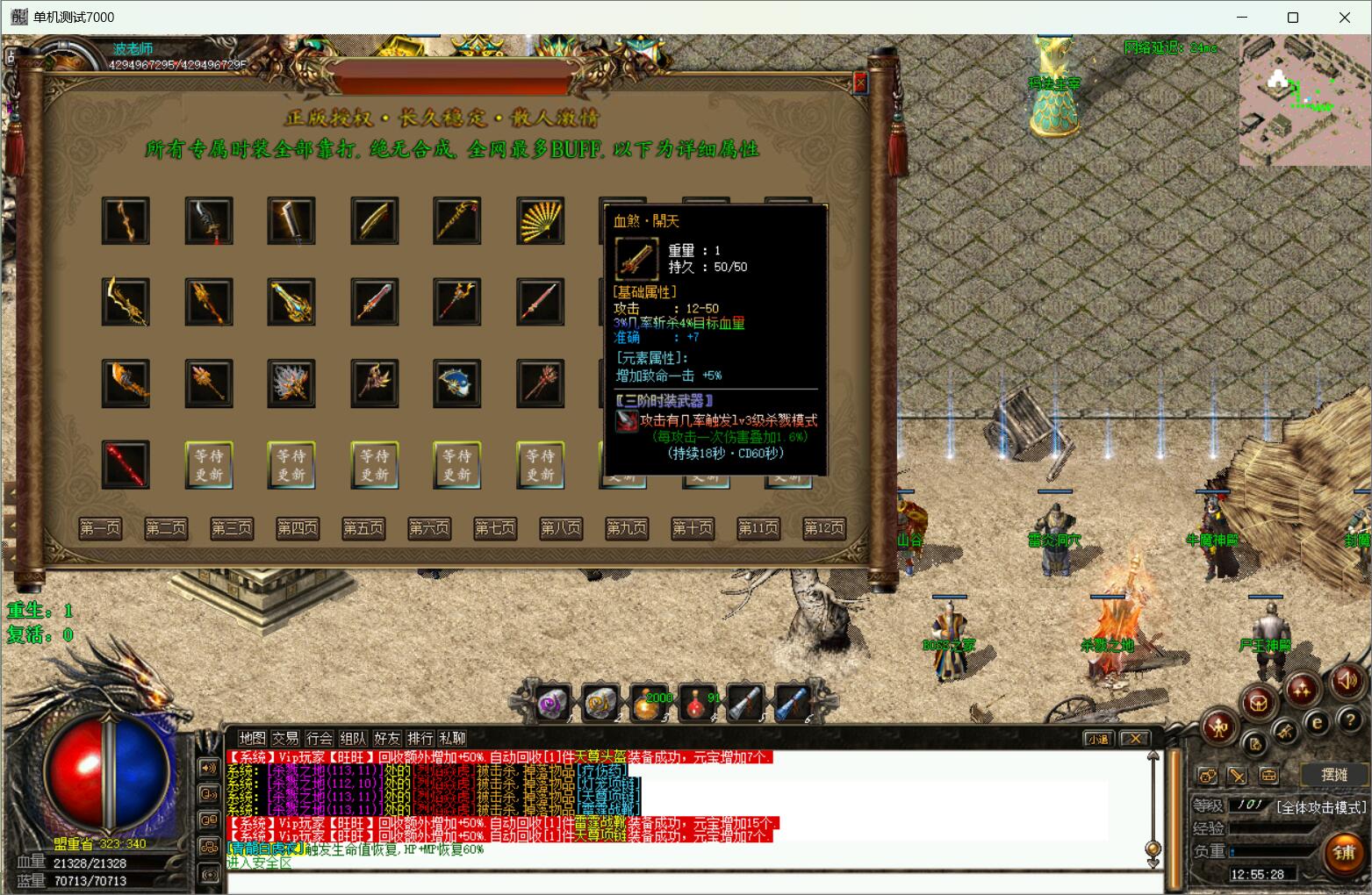1372x895 pixels.
Task: Maximize the game window
Action: coord(1292,18)
